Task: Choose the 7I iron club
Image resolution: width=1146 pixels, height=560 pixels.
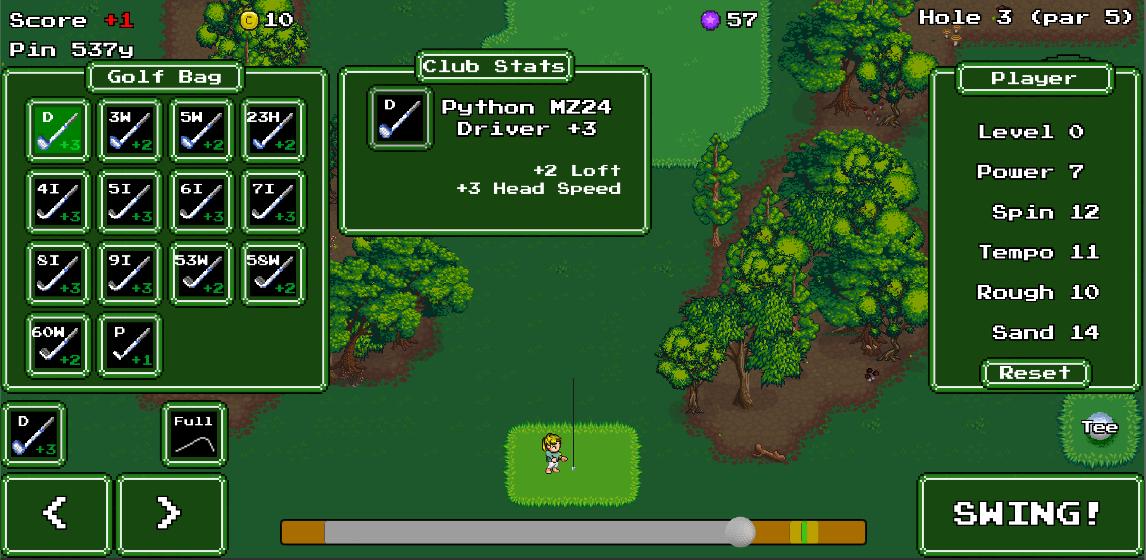Action: (273, 202)
